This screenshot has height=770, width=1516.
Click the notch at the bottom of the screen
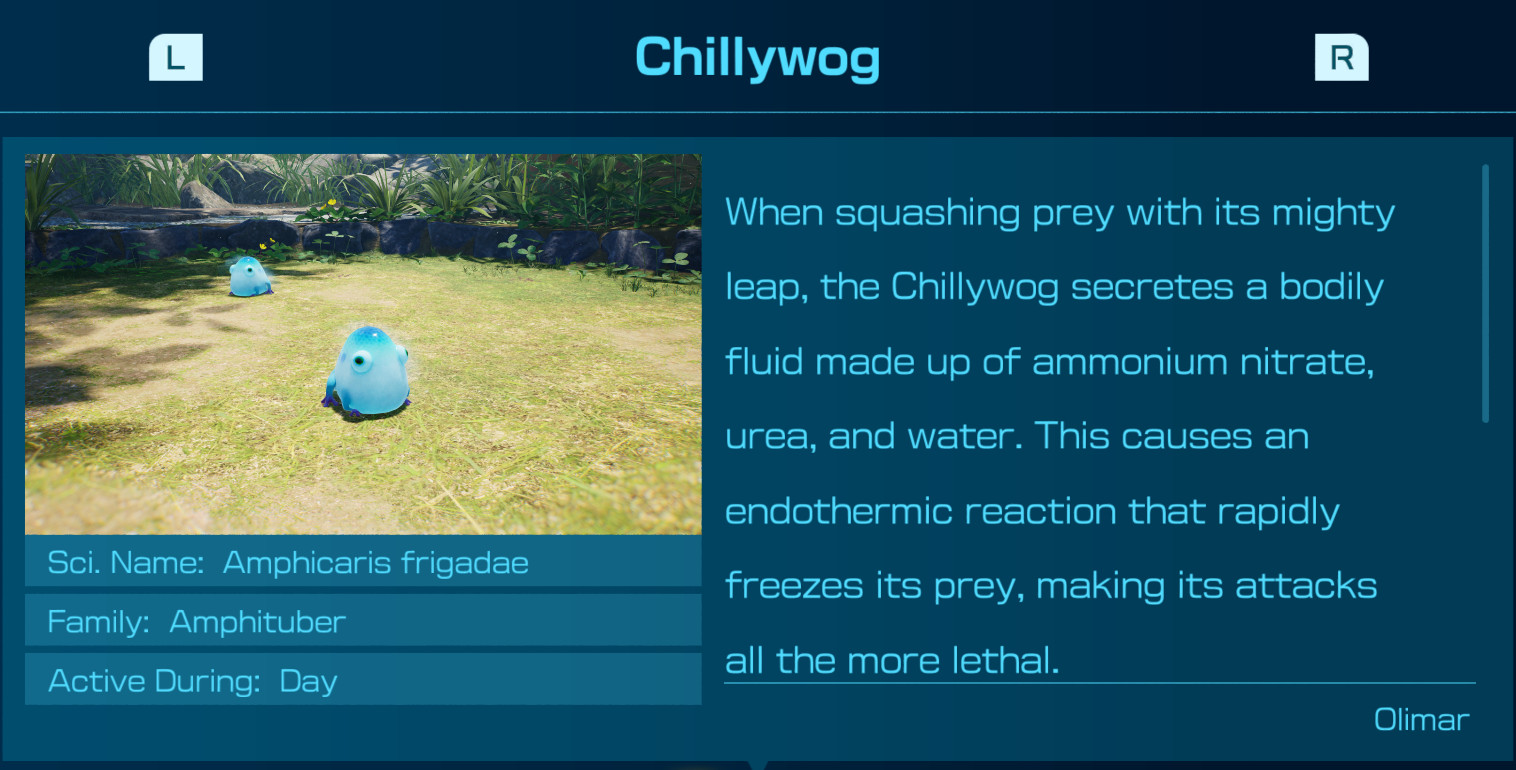[x=758, y=765]
